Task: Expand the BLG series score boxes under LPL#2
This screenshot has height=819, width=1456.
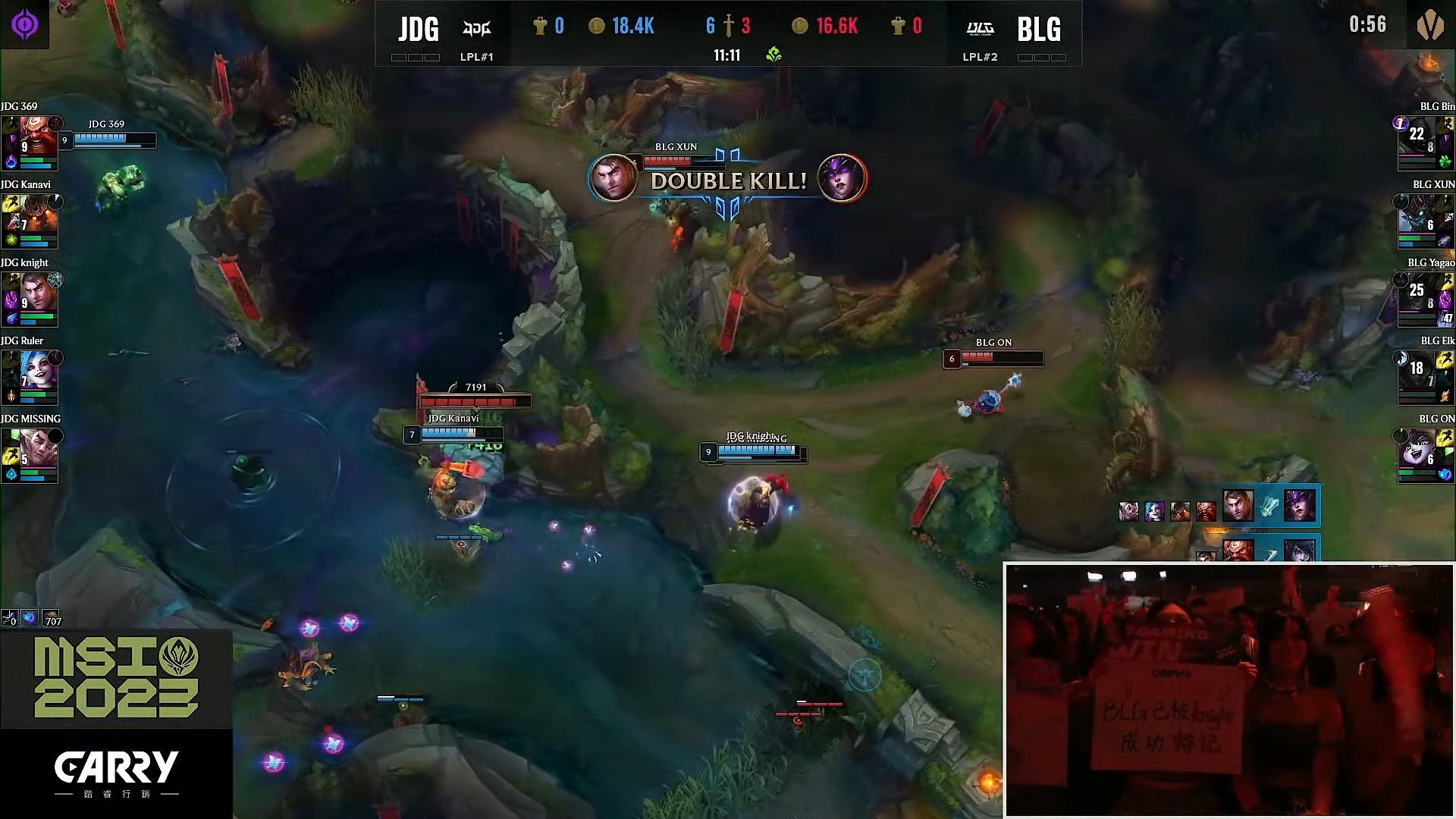Action: 1043,56
